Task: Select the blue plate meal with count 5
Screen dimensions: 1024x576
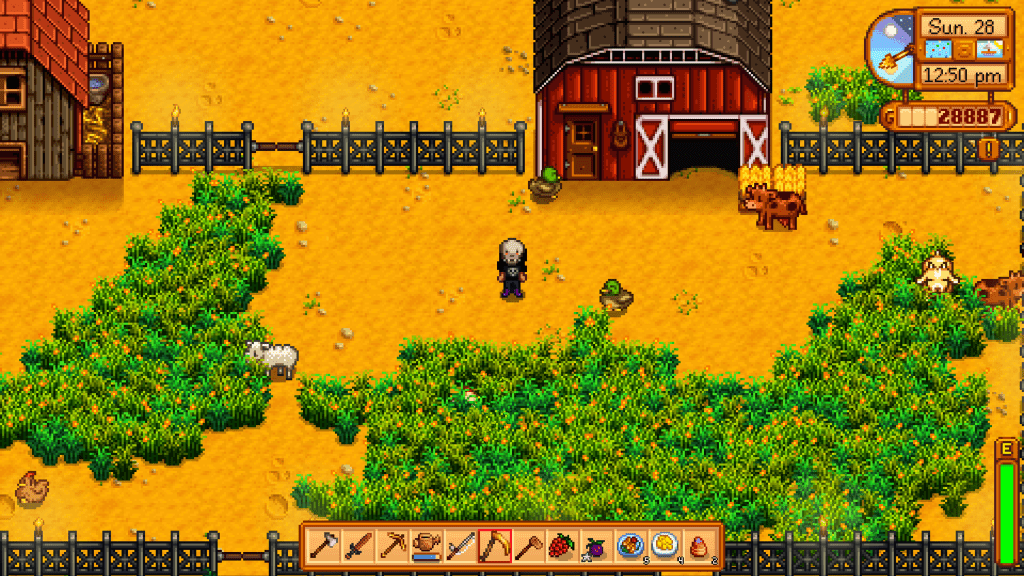Action: click(630, 546)
